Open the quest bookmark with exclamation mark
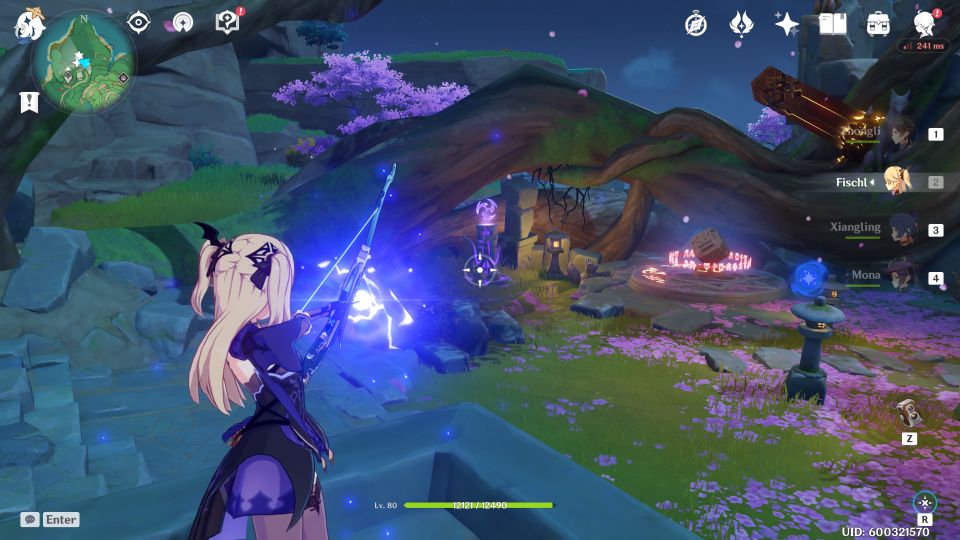Viewport: 960px width, 540px height. coord(28,102)
